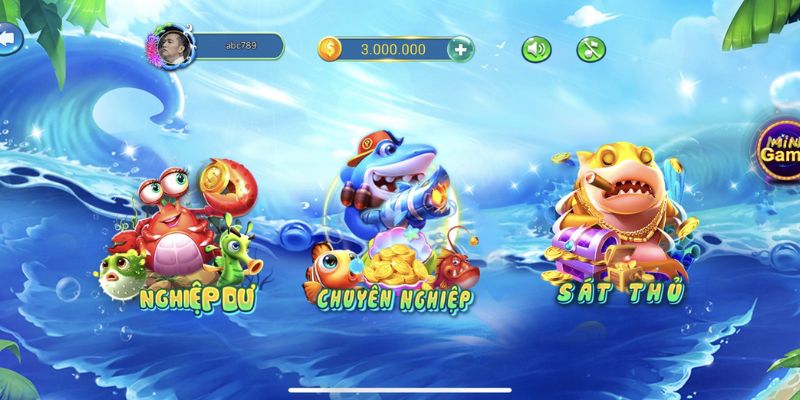Open the abc789 player profile
The width and height of the screenshot is (800, 400).
click(x=214, y=46)
